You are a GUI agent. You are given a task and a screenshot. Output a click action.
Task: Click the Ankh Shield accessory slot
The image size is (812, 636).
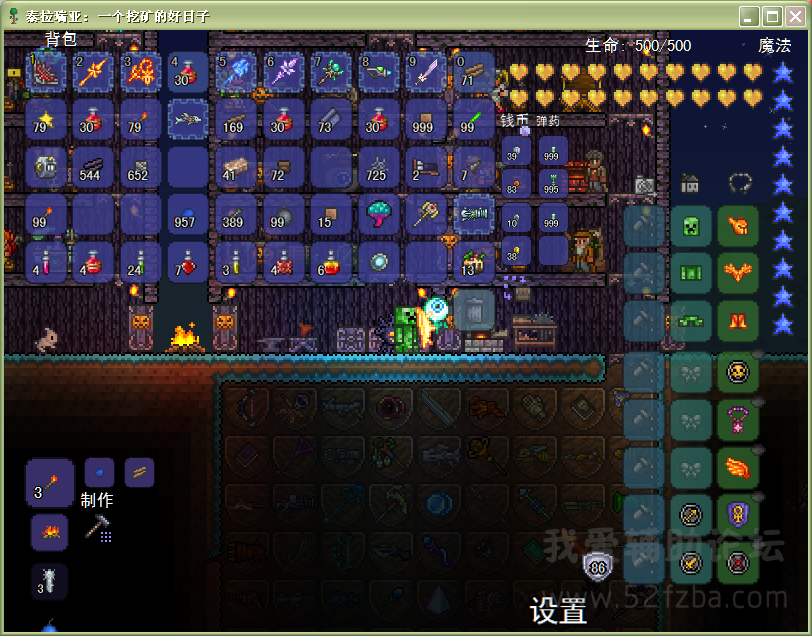point(737,516)
